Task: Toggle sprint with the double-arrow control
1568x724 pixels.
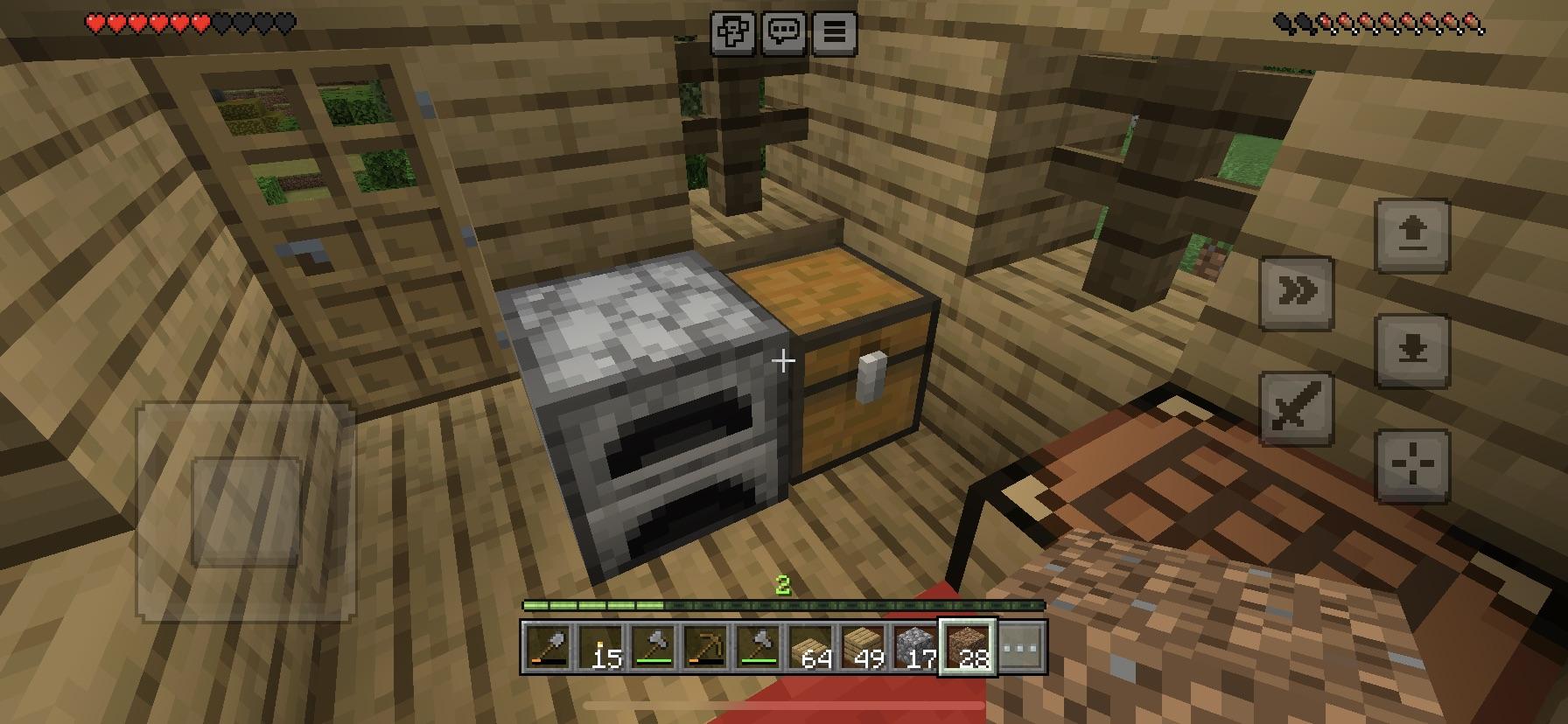Action: click(1298, 293)
